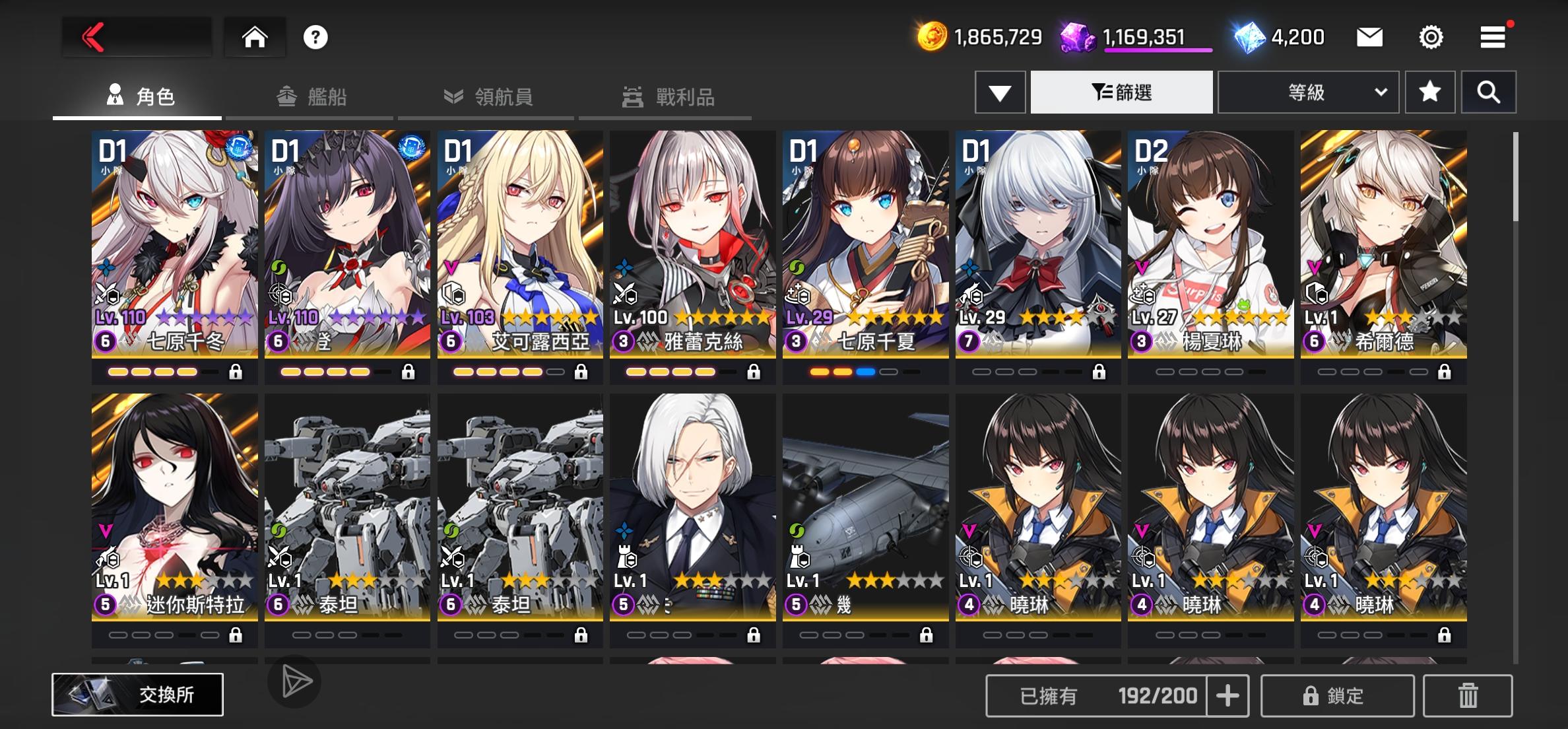Click the home icon
This screenshot has height=729, width=1568.
pos(256,38)
